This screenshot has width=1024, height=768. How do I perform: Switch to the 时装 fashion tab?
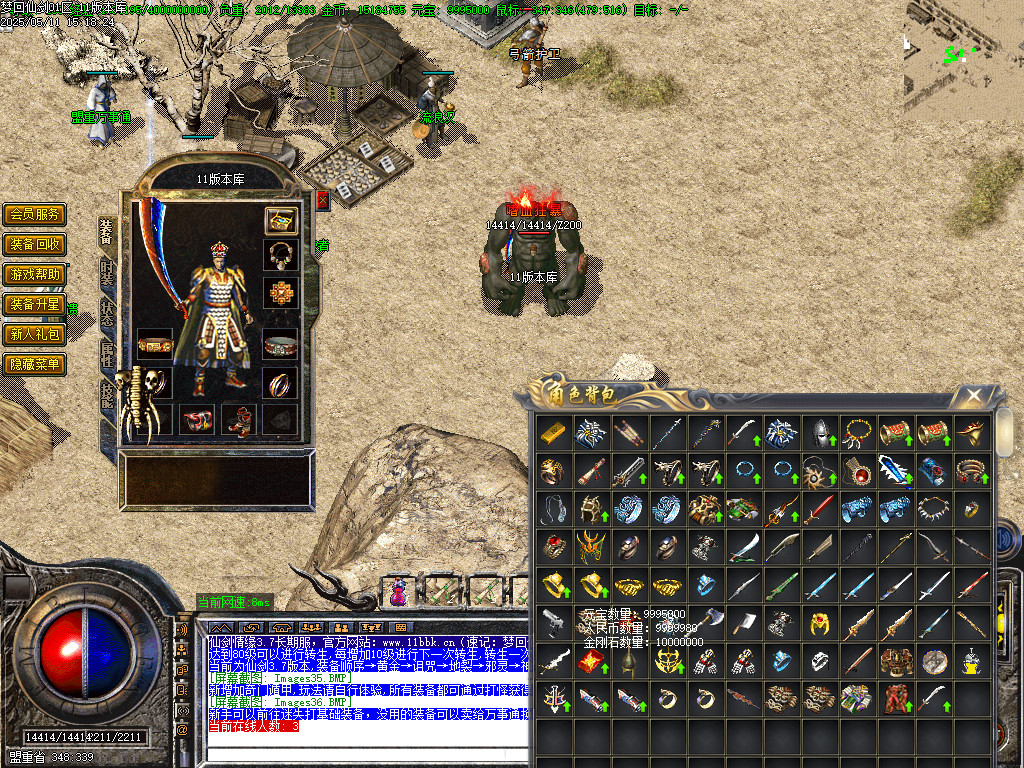[x=107, y=275]
